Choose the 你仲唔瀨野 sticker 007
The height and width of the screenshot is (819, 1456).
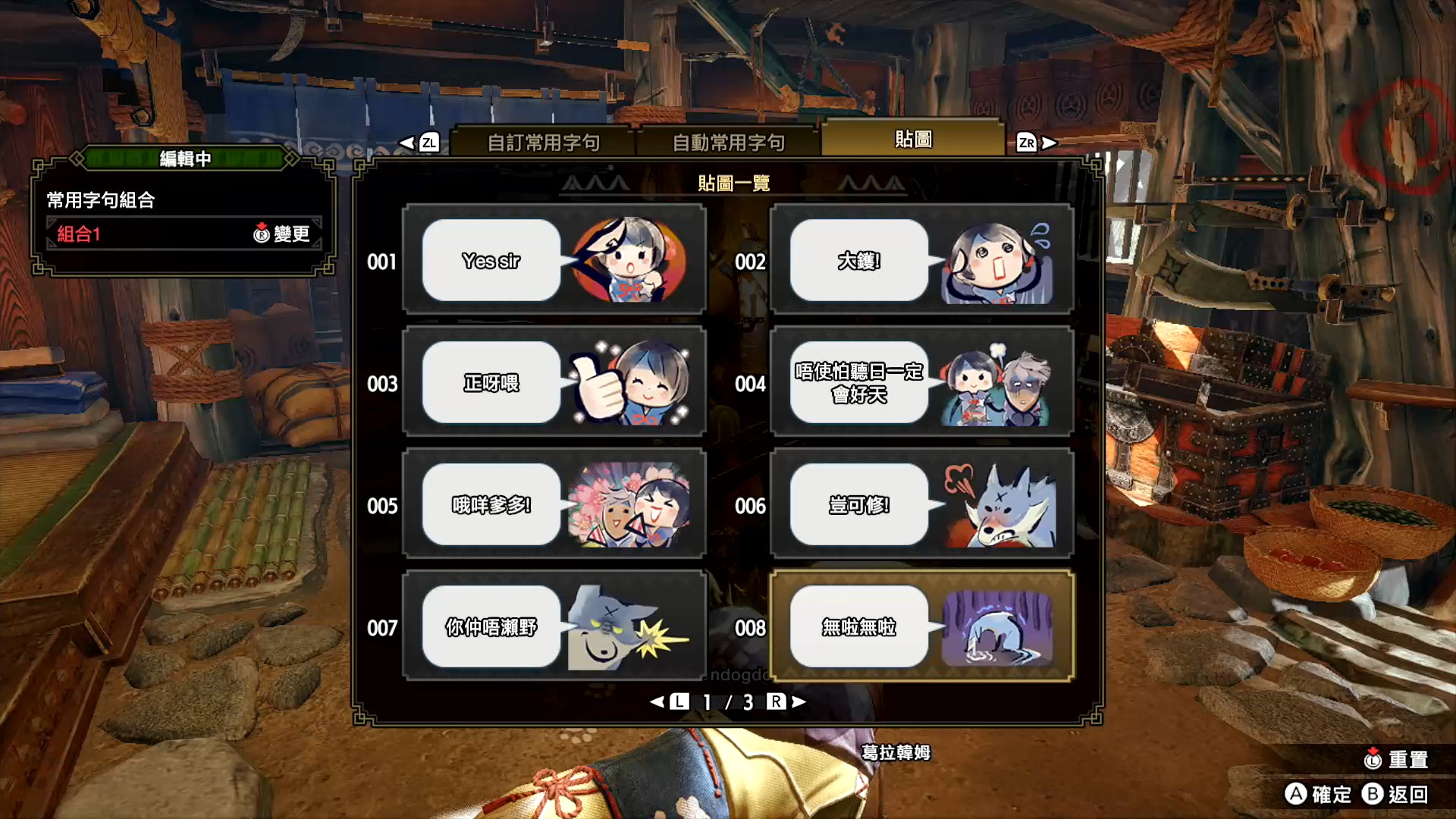coord(554,626)
